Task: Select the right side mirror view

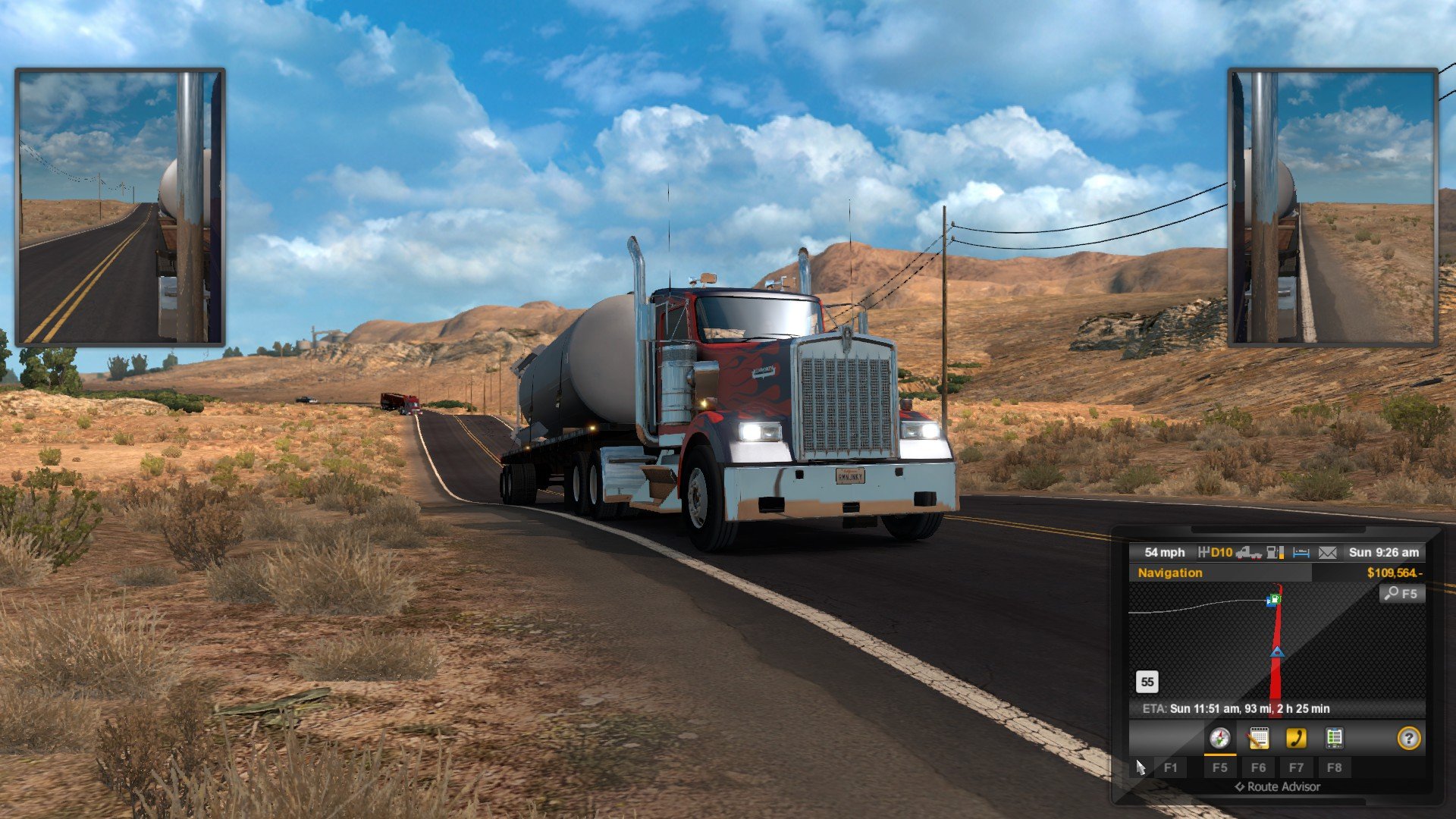Action: pyautogui.click(x=1332, y=207)
